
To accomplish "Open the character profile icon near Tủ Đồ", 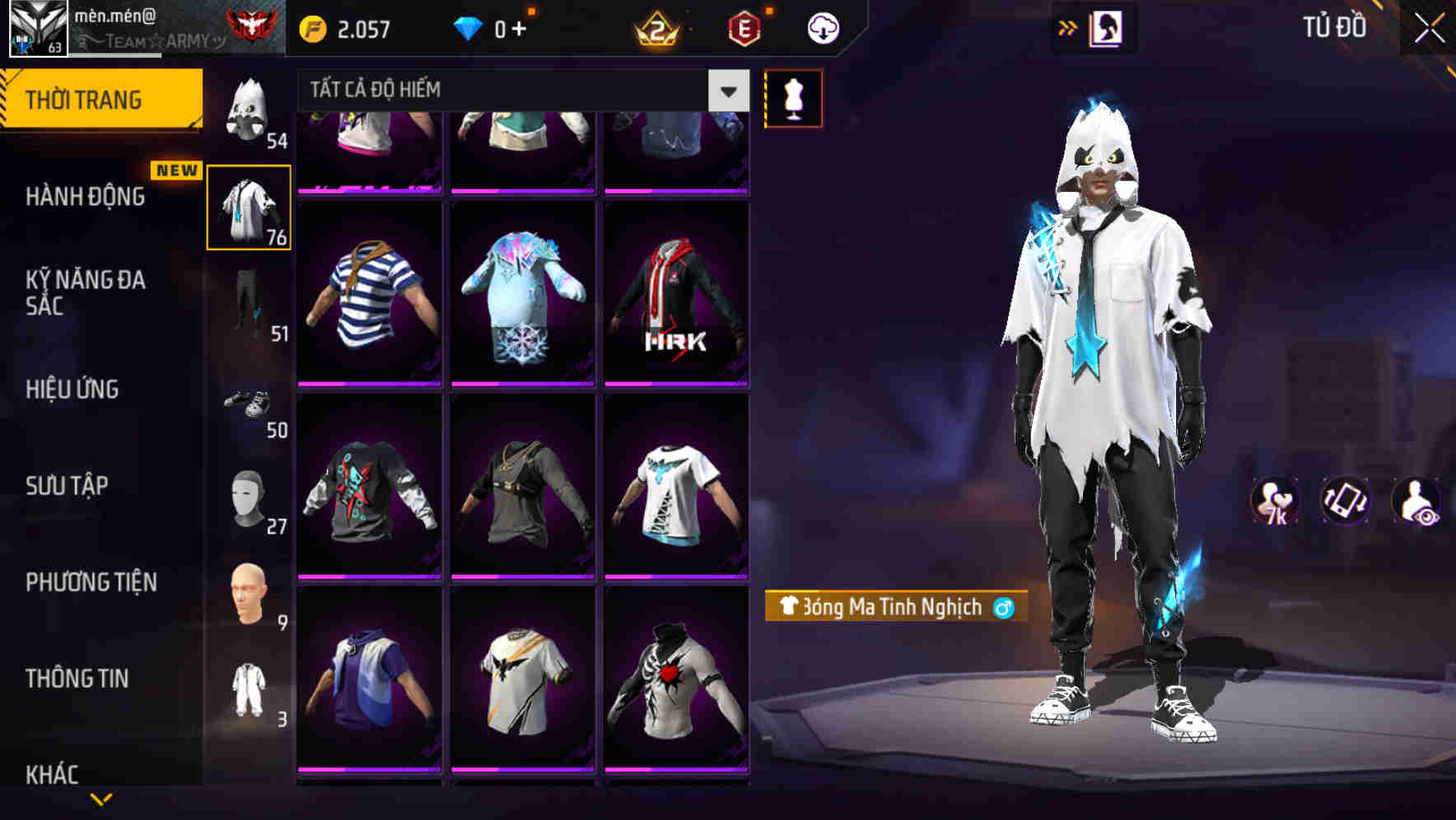I will (x=1104, y=27).
